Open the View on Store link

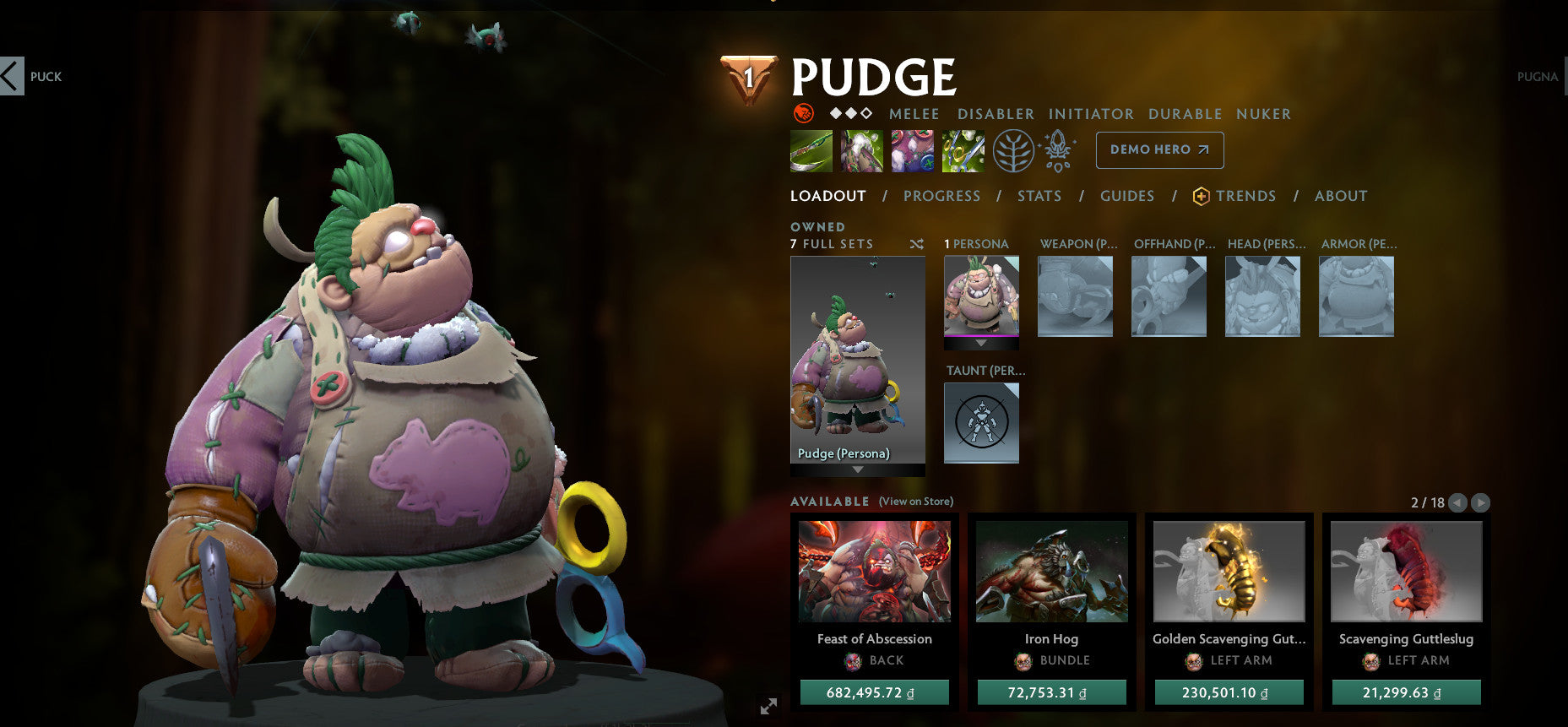coord(915,501)
